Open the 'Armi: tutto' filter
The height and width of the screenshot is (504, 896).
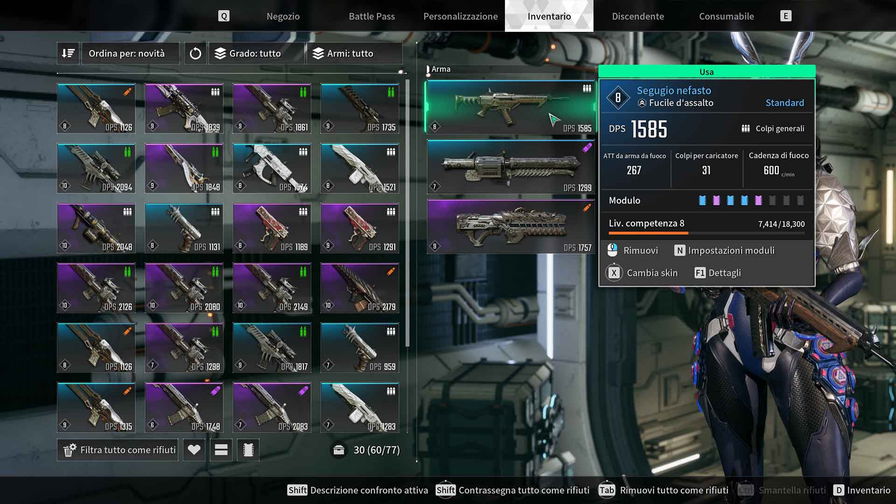341,53
